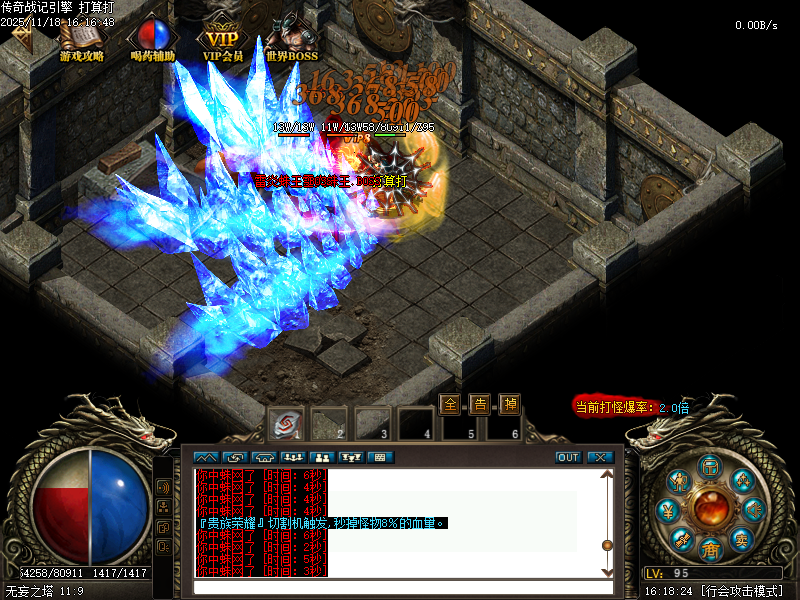Screen dimensions: 800x600
Task: Open the 商 shop button on the dragon wheel
Action: (x=711, y=548)
